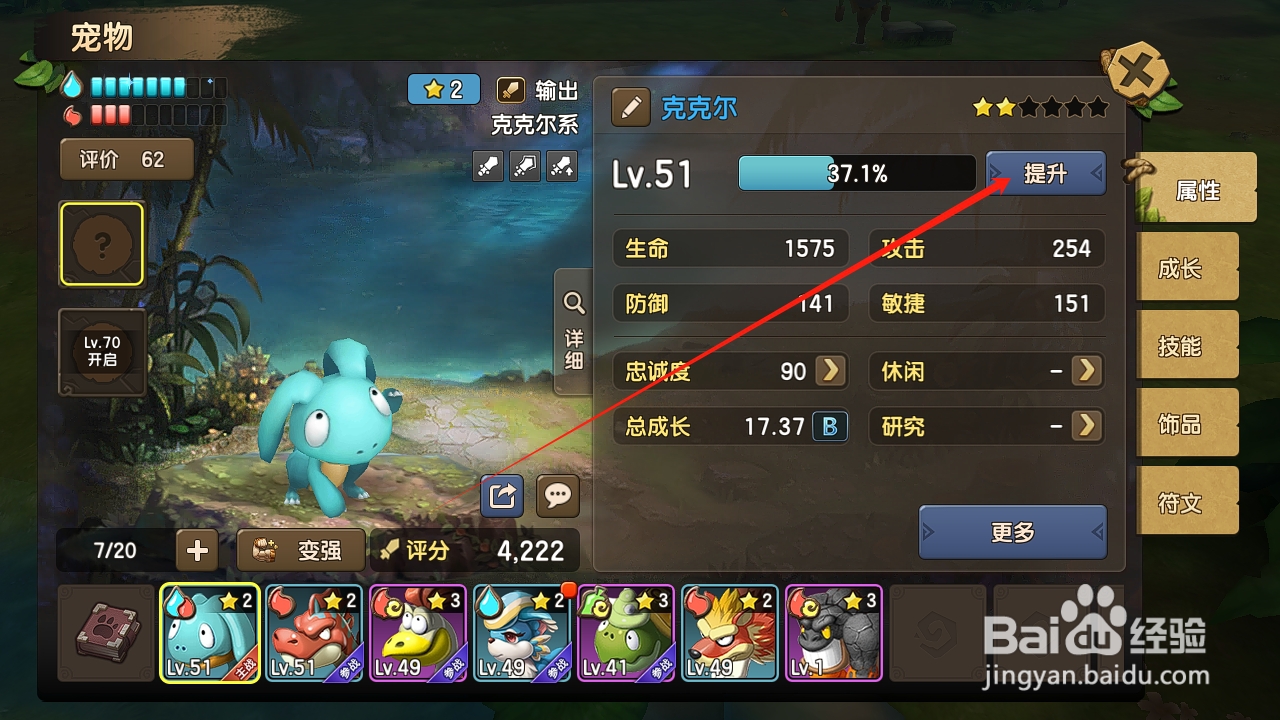Click the pencil icon to edit pet name
Viewport: 1280px width, 720px height.
point(630,106)
